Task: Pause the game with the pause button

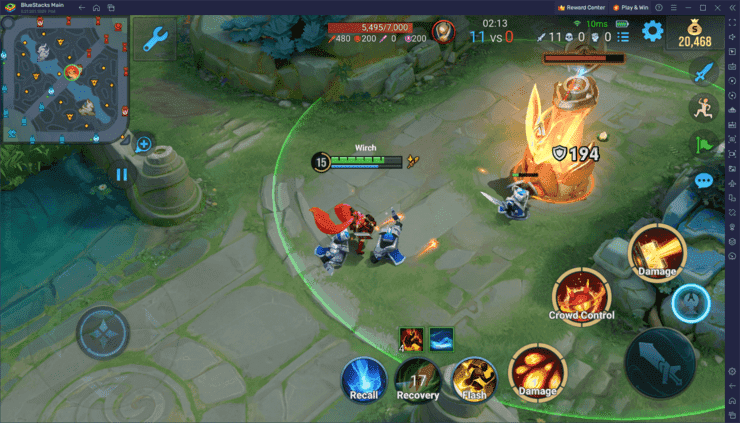Action: coord(122,174)
